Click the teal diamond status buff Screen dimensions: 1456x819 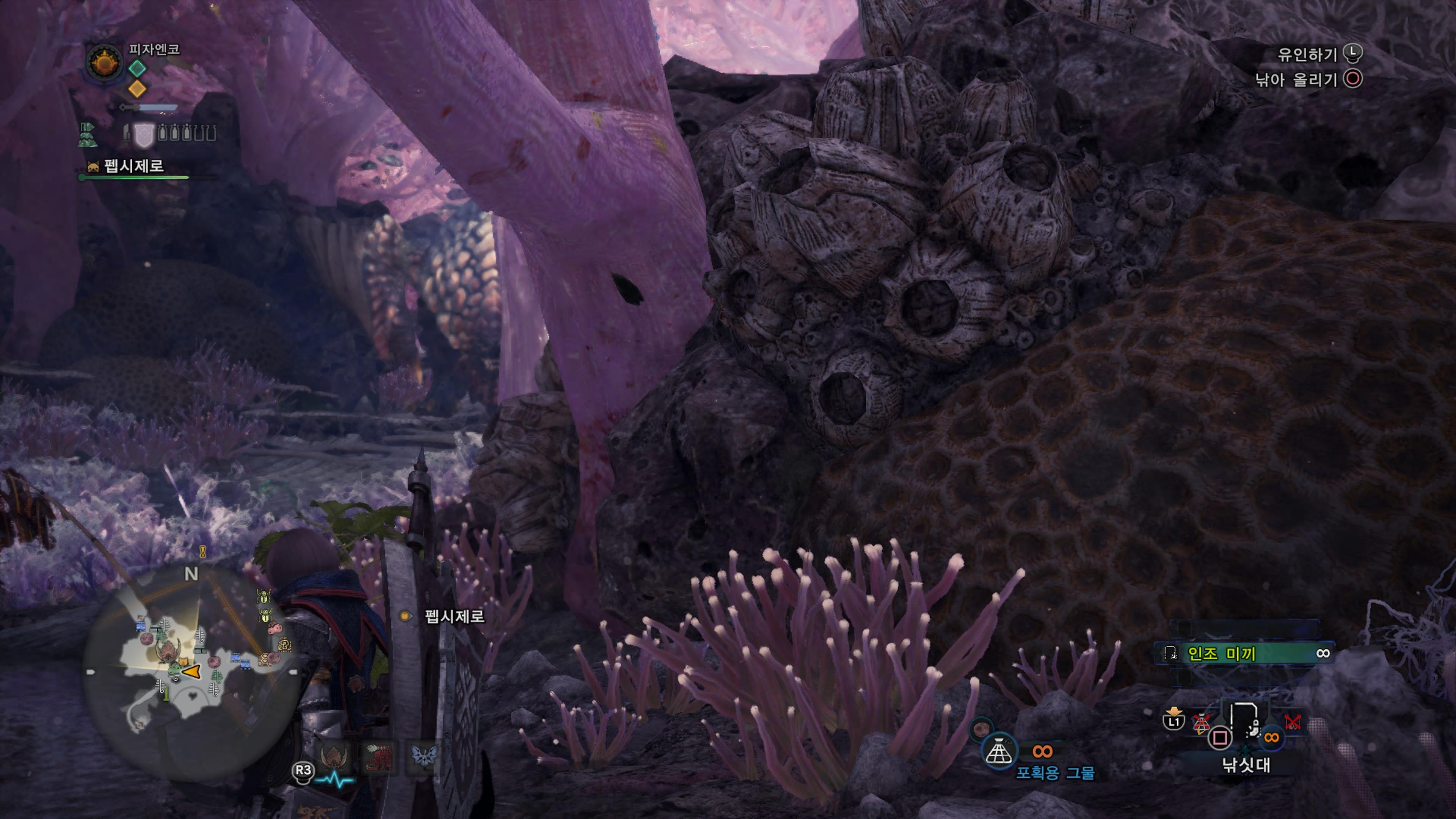(x=137, y=68)
